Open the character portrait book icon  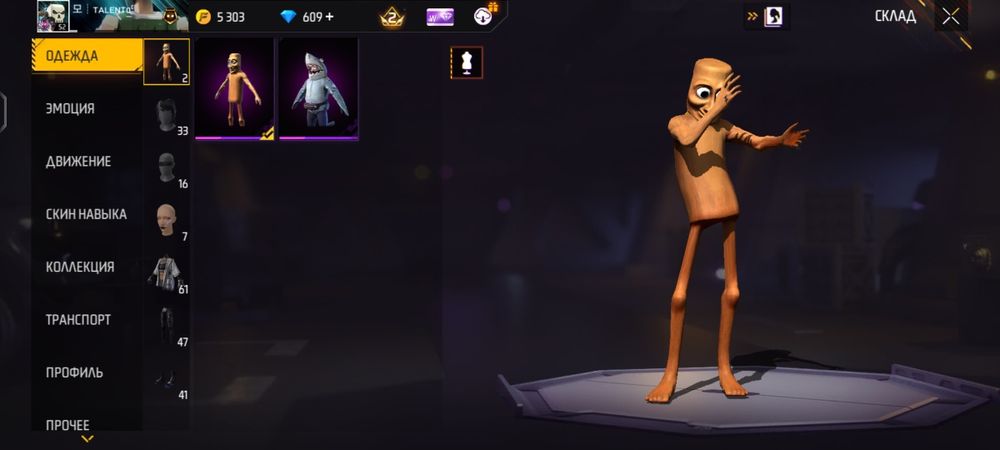pyautogui.click(x=774, y=16)
